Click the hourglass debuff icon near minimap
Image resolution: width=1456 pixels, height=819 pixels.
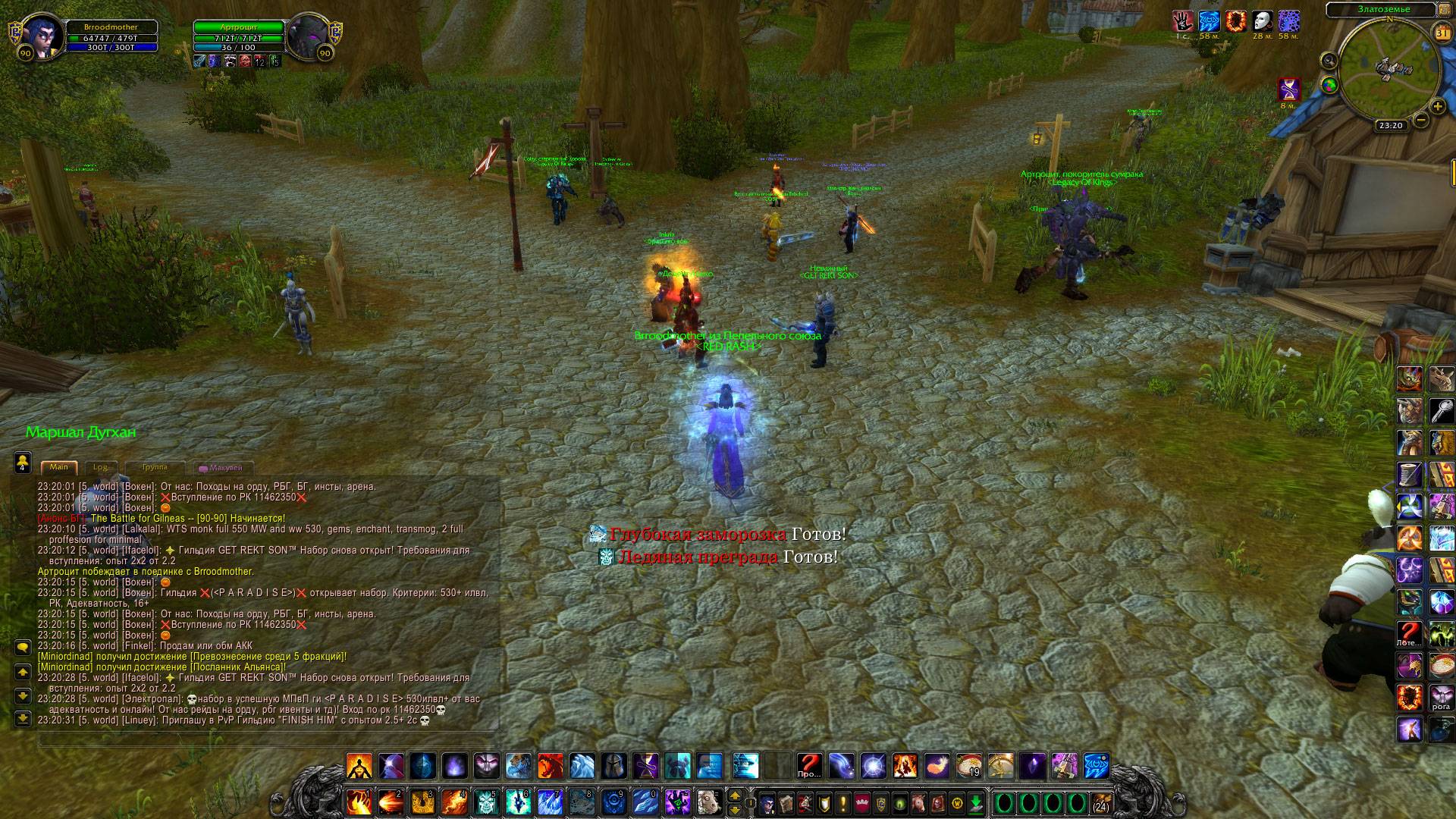click(1288, 89)
